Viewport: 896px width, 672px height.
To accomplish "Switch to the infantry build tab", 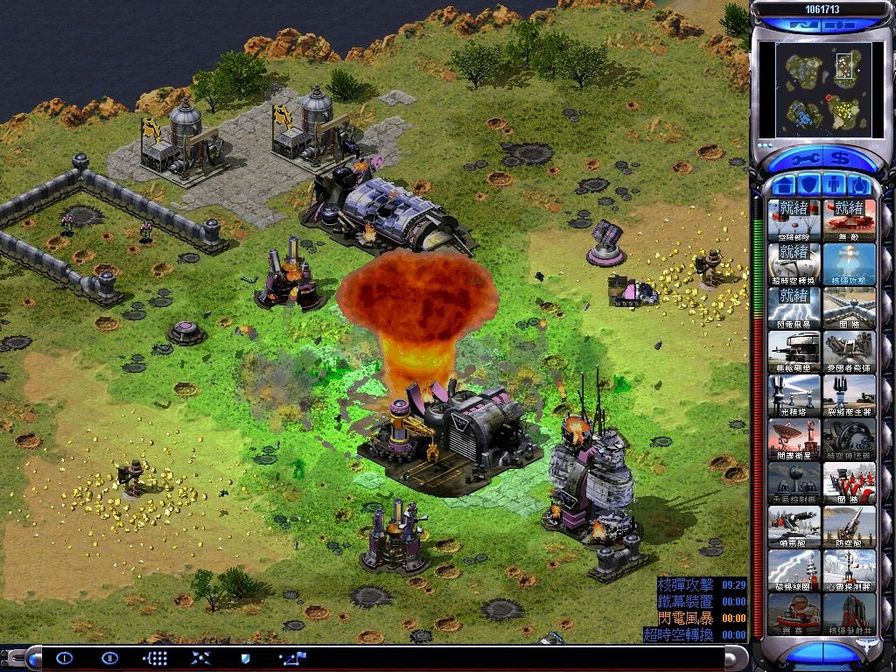I will pyautogui.click(x=834, y=185).
